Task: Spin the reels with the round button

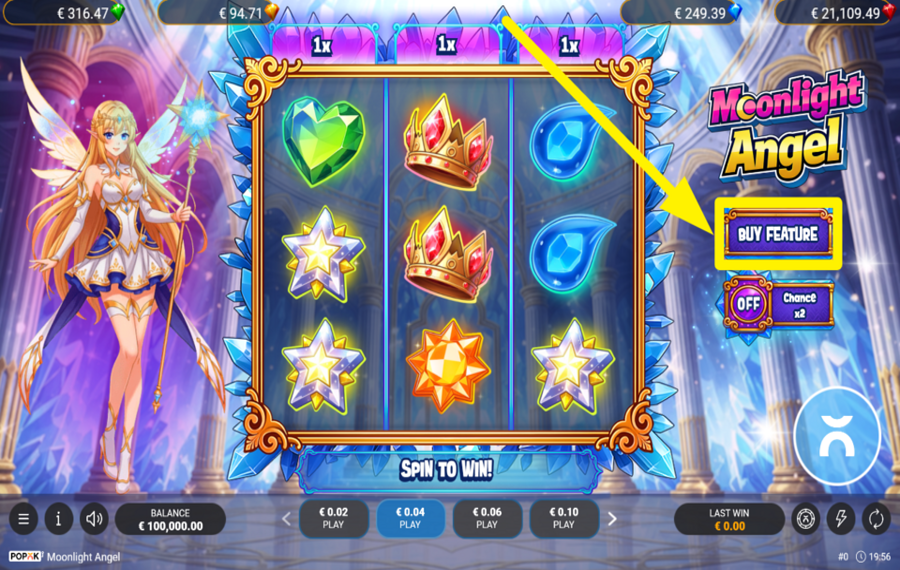Action: tap(837, 436)
